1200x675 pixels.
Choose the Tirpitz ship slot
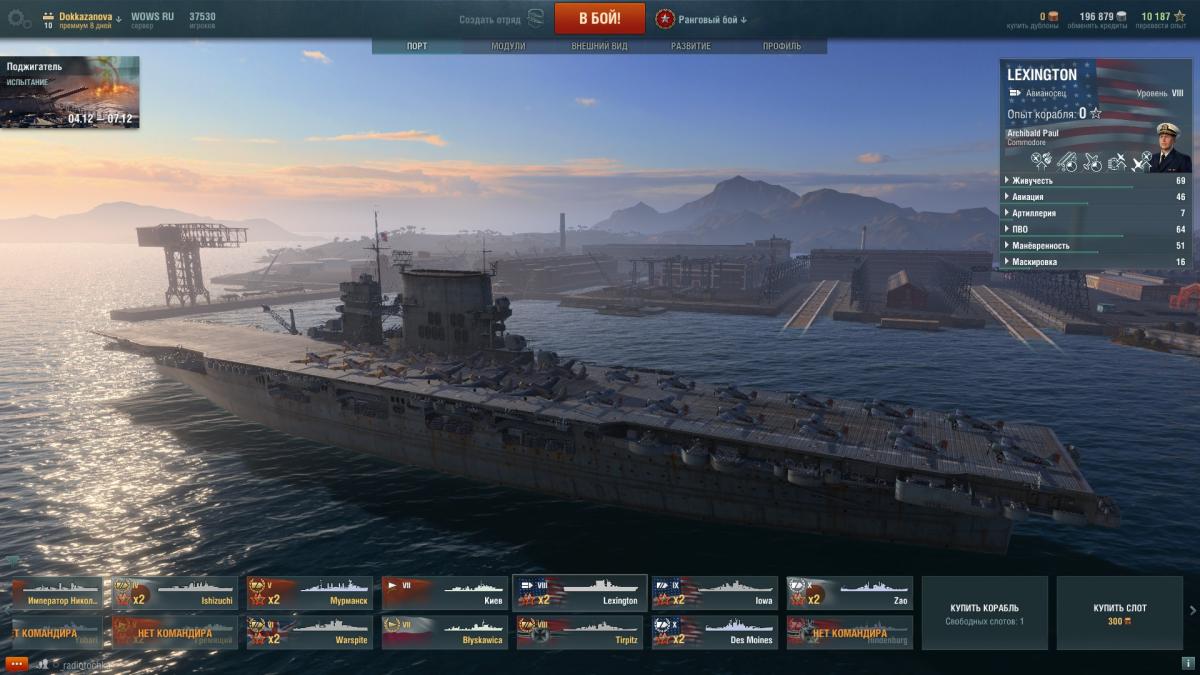(579, 632)
